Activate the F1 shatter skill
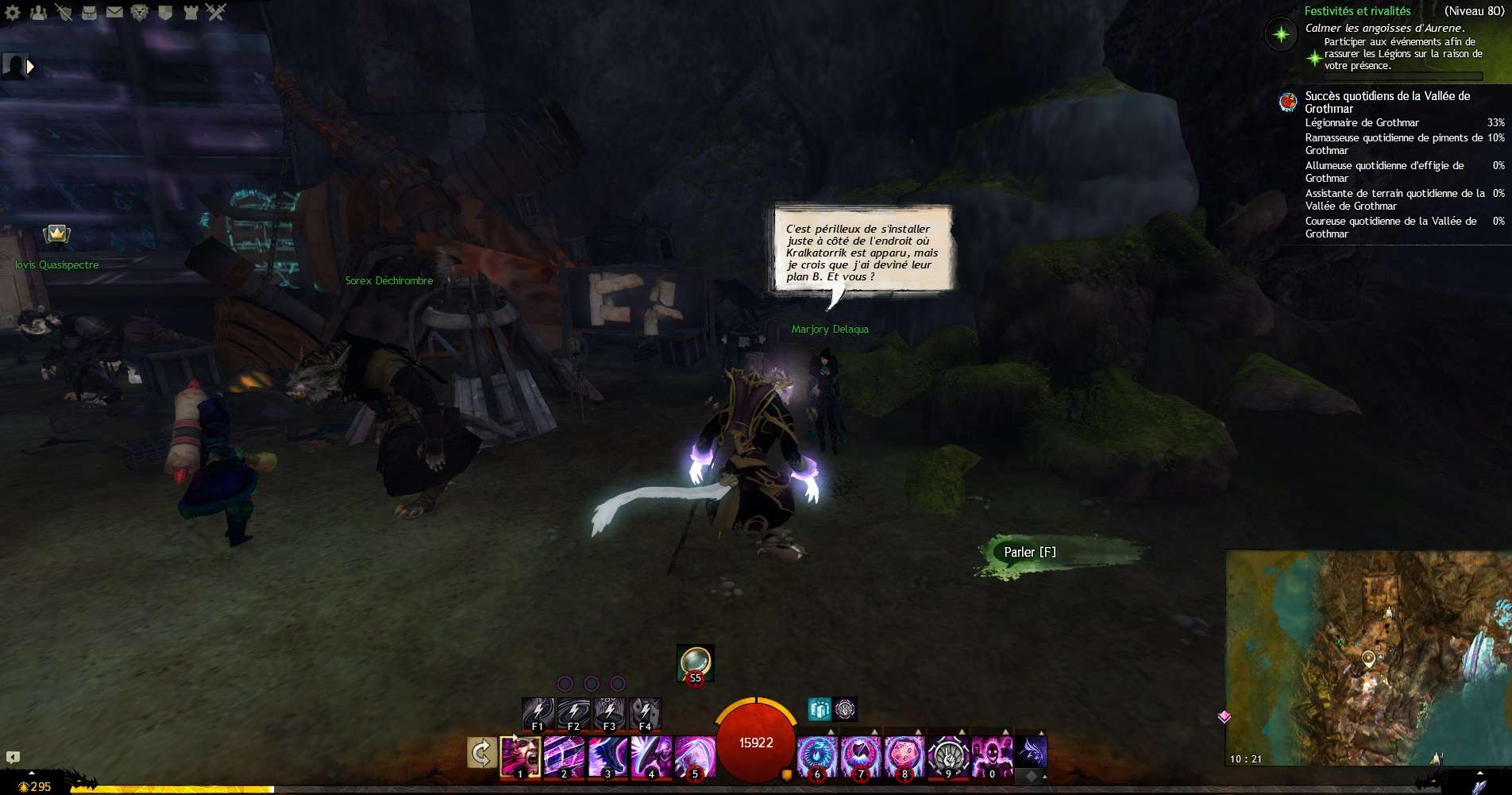This screenshot has width=1512, height=795. [x=538, y=712]
